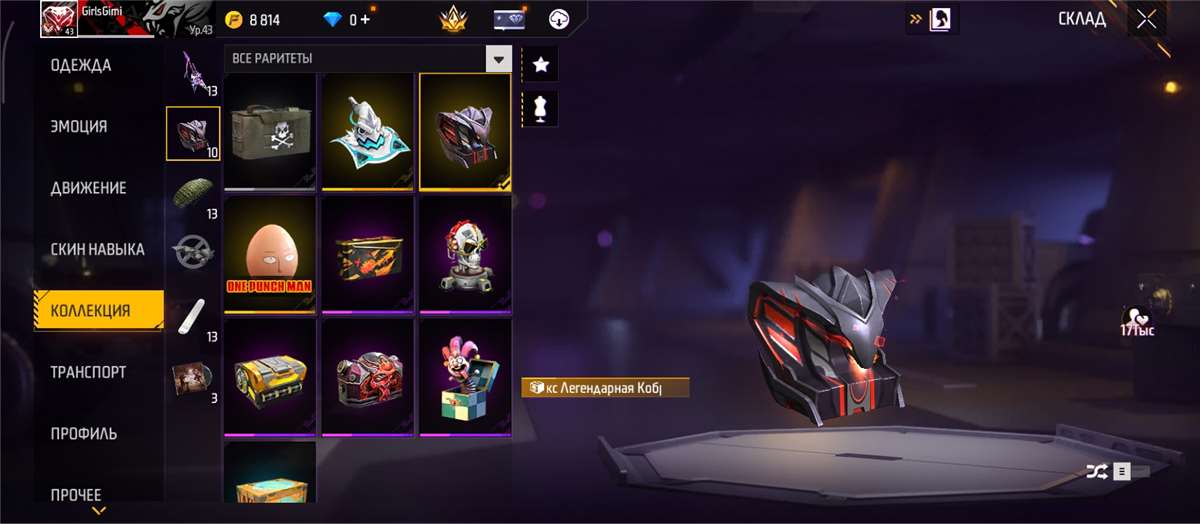Switch to the Эмоция tab
Screen dimensions: 1200x524
coord(80,127)
